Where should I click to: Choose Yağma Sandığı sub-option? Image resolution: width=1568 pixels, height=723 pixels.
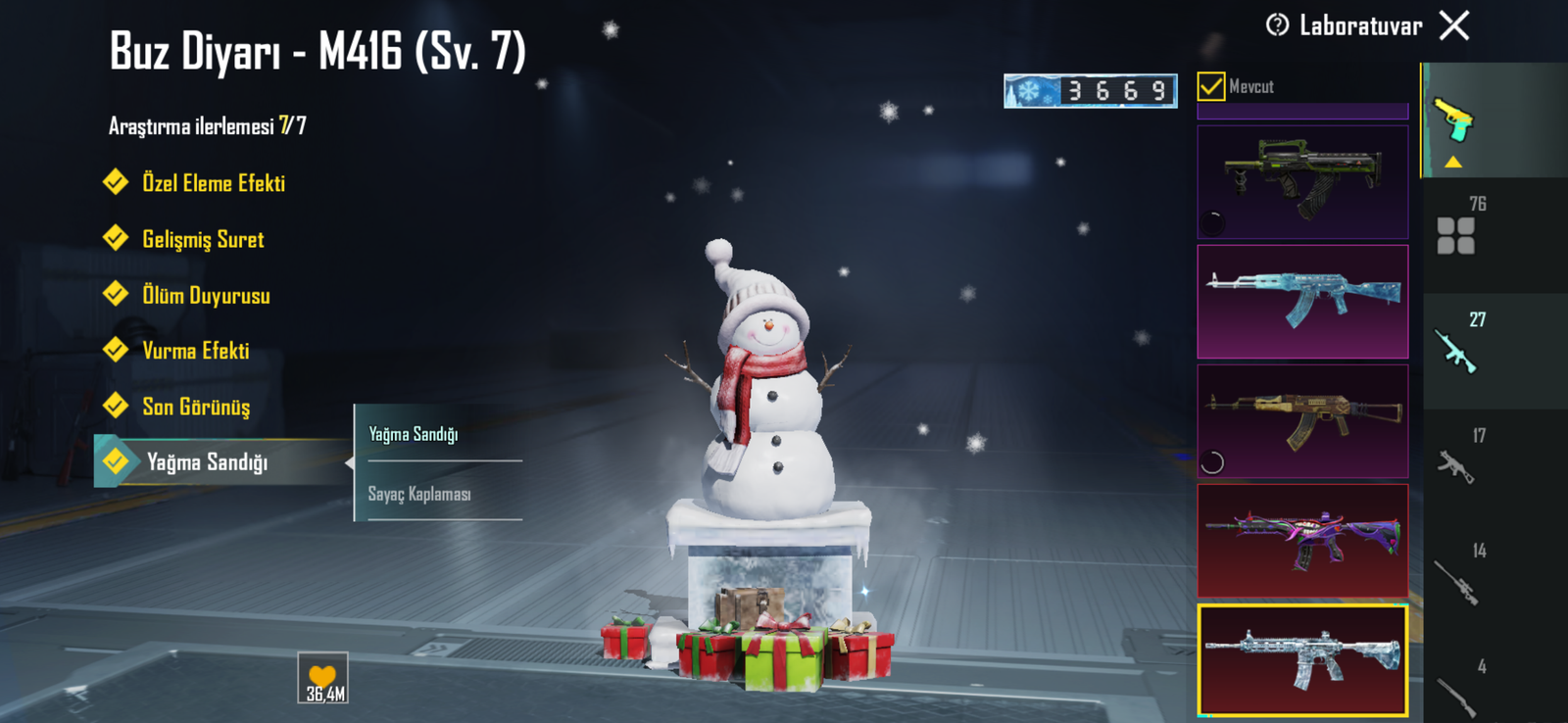[x=414, y=434]
